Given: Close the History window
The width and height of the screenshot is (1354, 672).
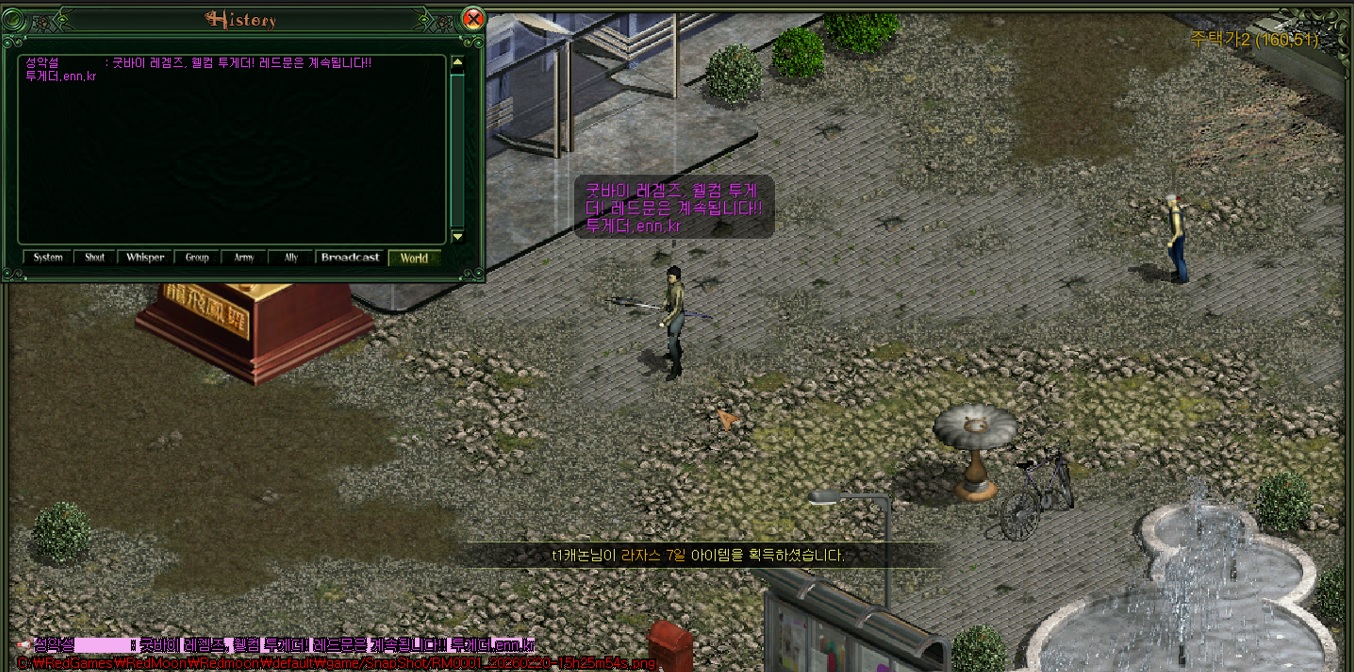Looking at the screenshot, I should tap(474, 18).
